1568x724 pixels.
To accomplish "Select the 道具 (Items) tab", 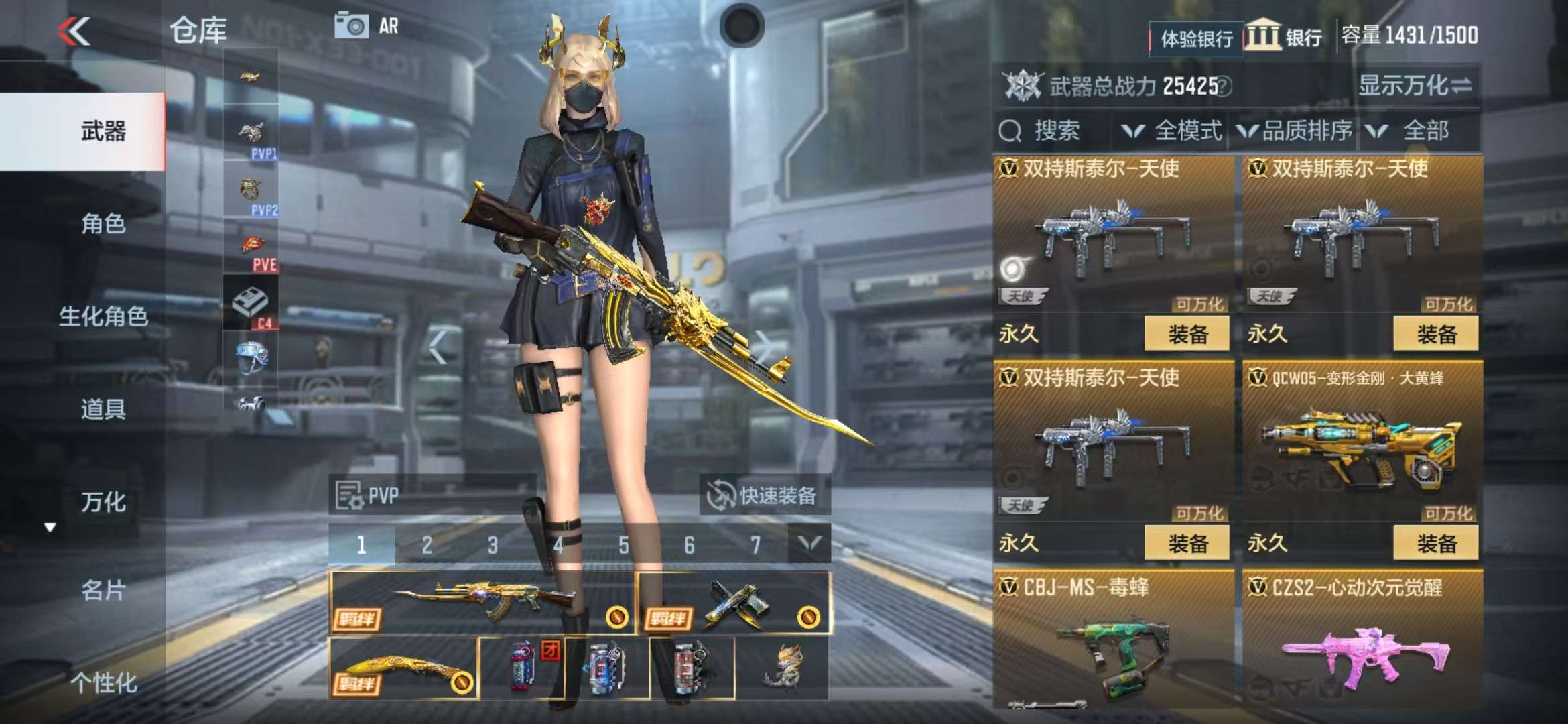I will coord(103,409).
